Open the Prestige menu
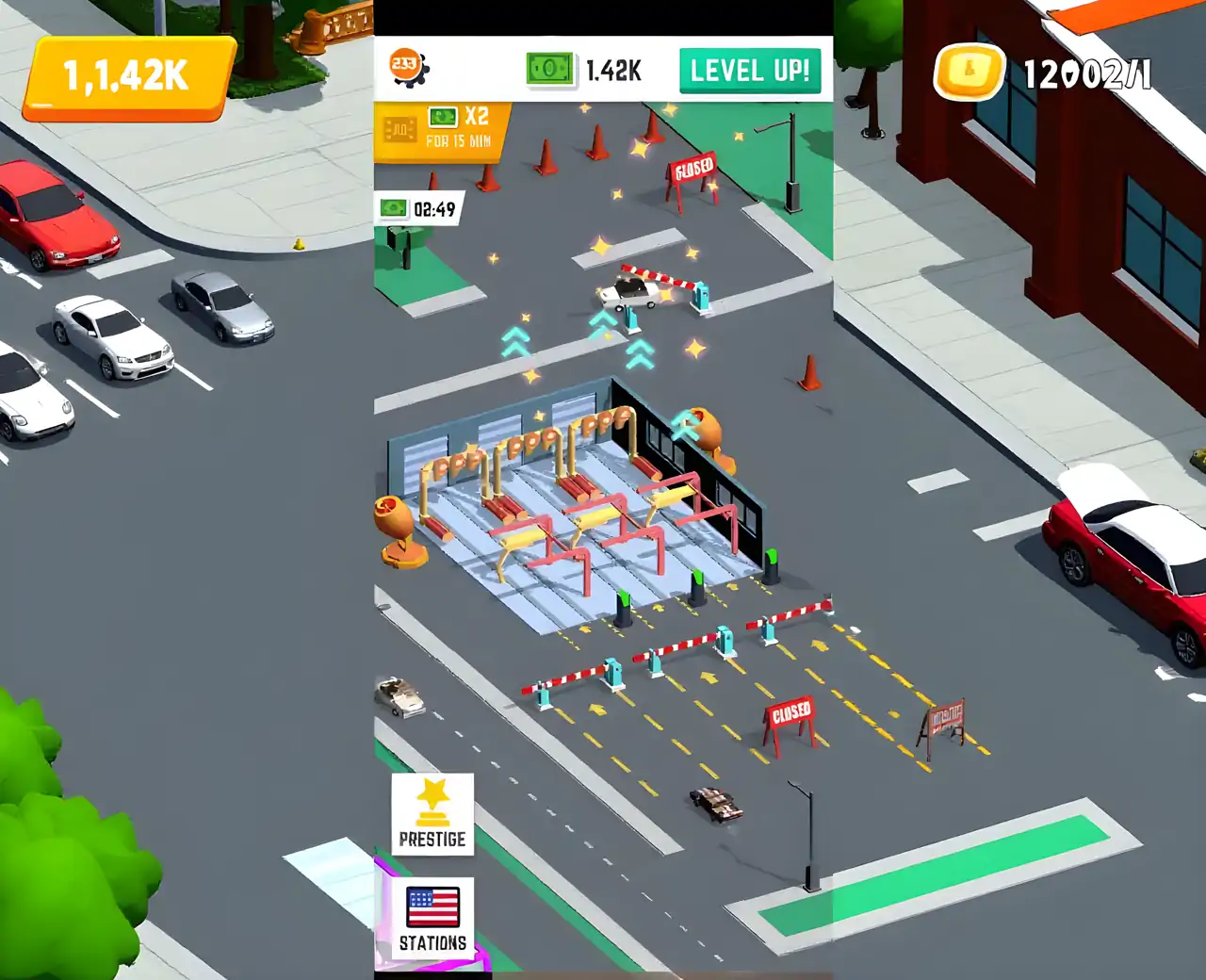This screenshot has width=1206, height=980. point(432,814)
